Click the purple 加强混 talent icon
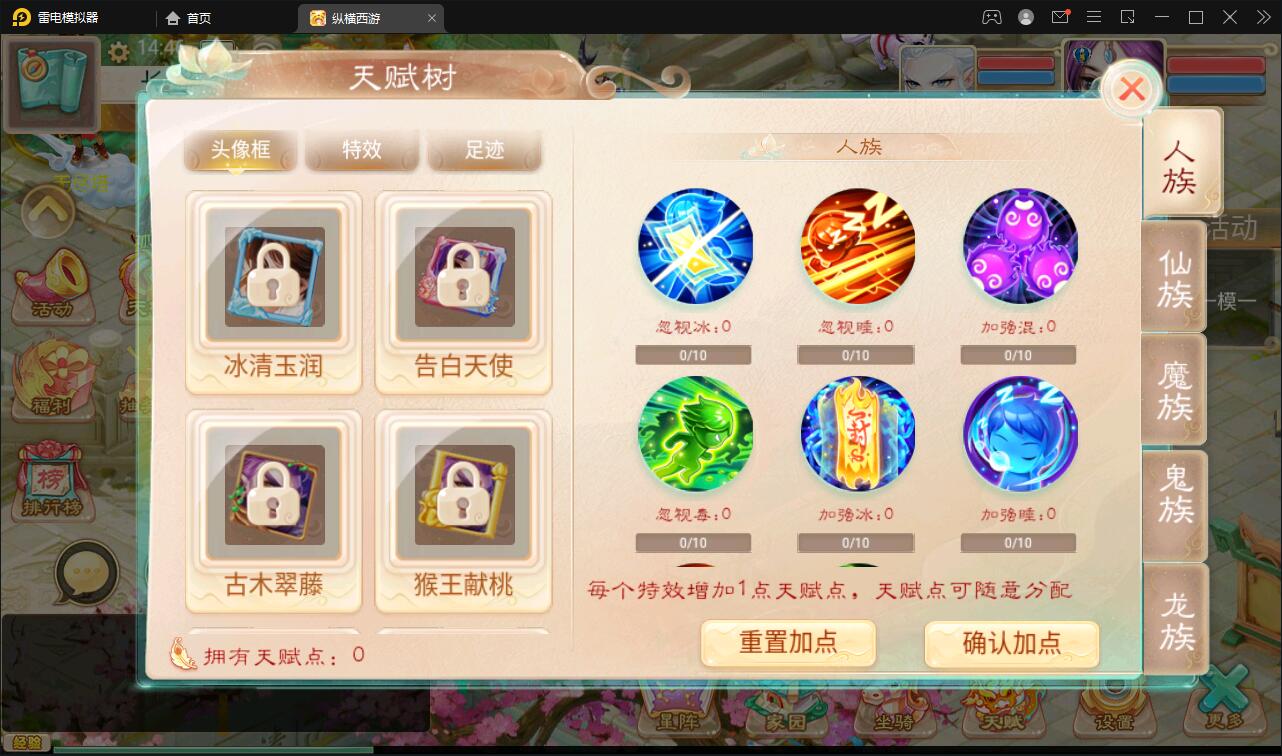Screen dimensions: 1282x756 coord(1019,245)
